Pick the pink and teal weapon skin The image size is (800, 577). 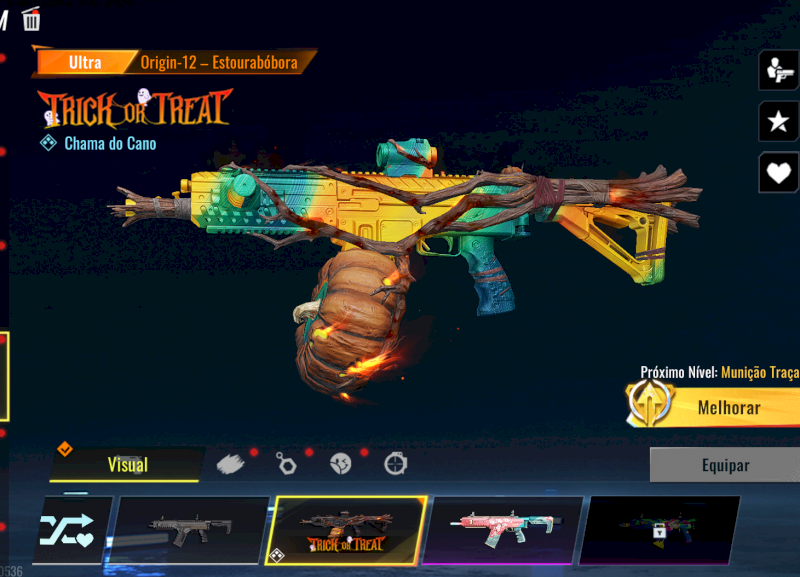(504, 530)
